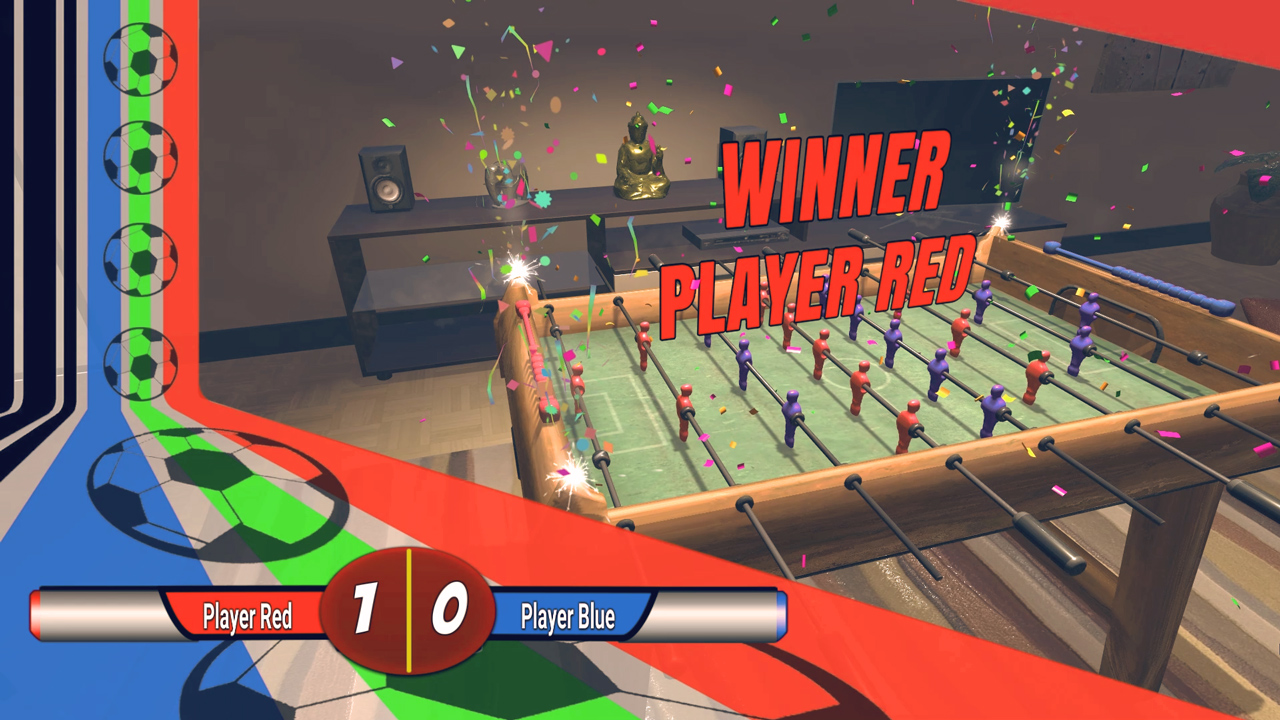The image size is (1280, 720).
Task: Open the WINNER banner text
Action: tap(837, 178)
